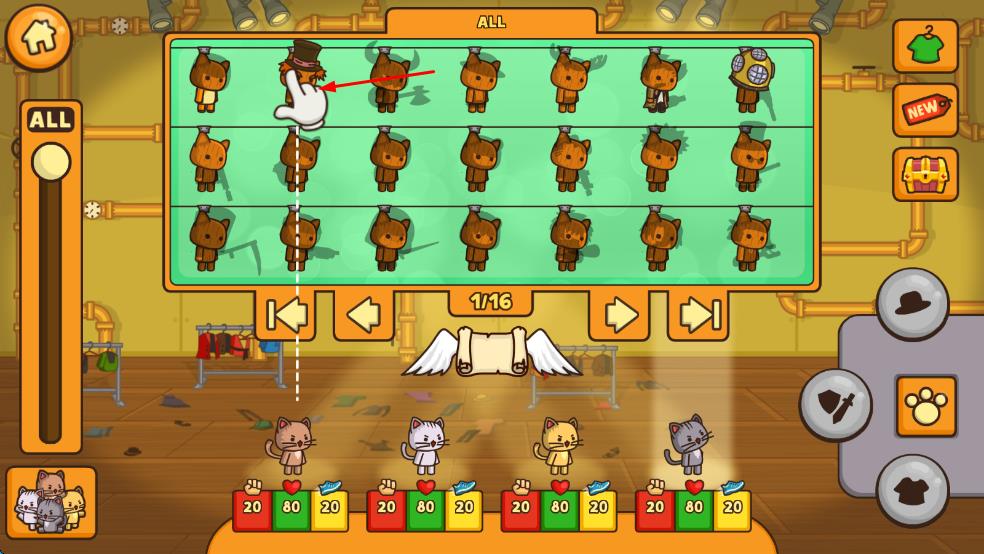Select the hat category button
The width and height of the screenshot is (984, 554).
tap(912, 304)
